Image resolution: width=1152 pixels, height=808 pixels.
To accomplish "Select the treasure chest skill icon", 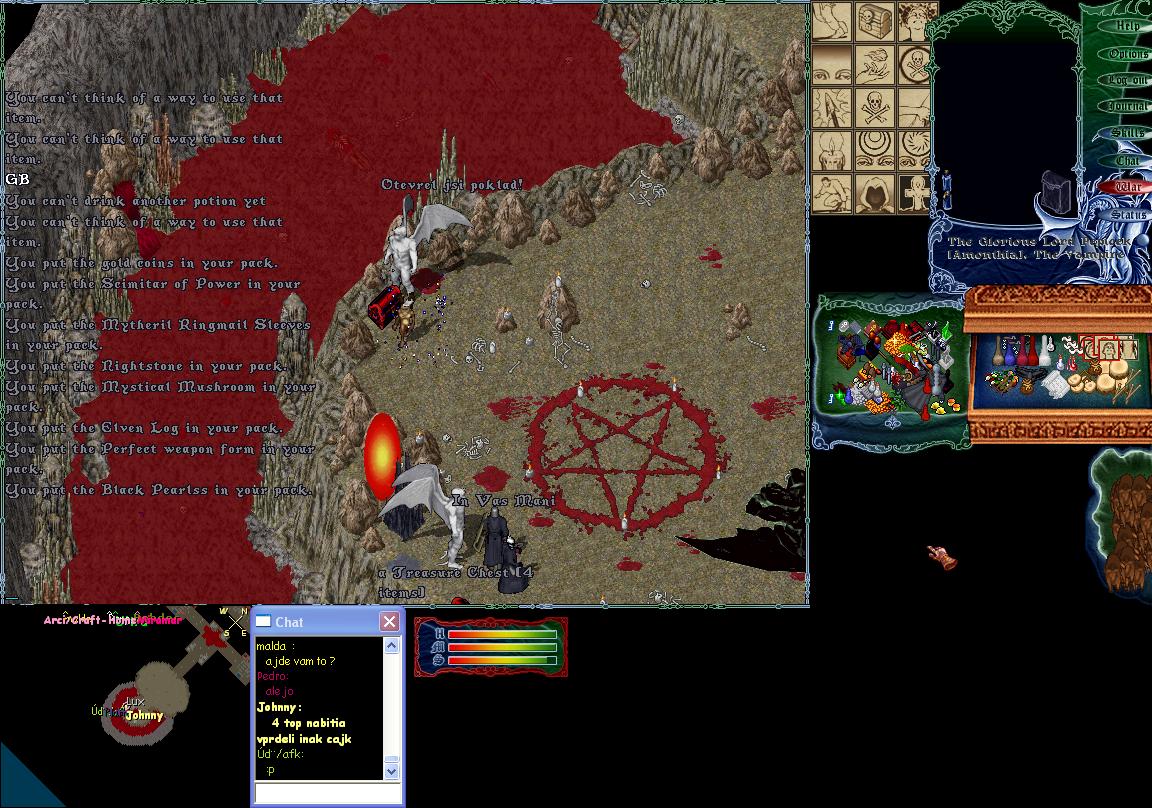I will (x=874, y=22).
